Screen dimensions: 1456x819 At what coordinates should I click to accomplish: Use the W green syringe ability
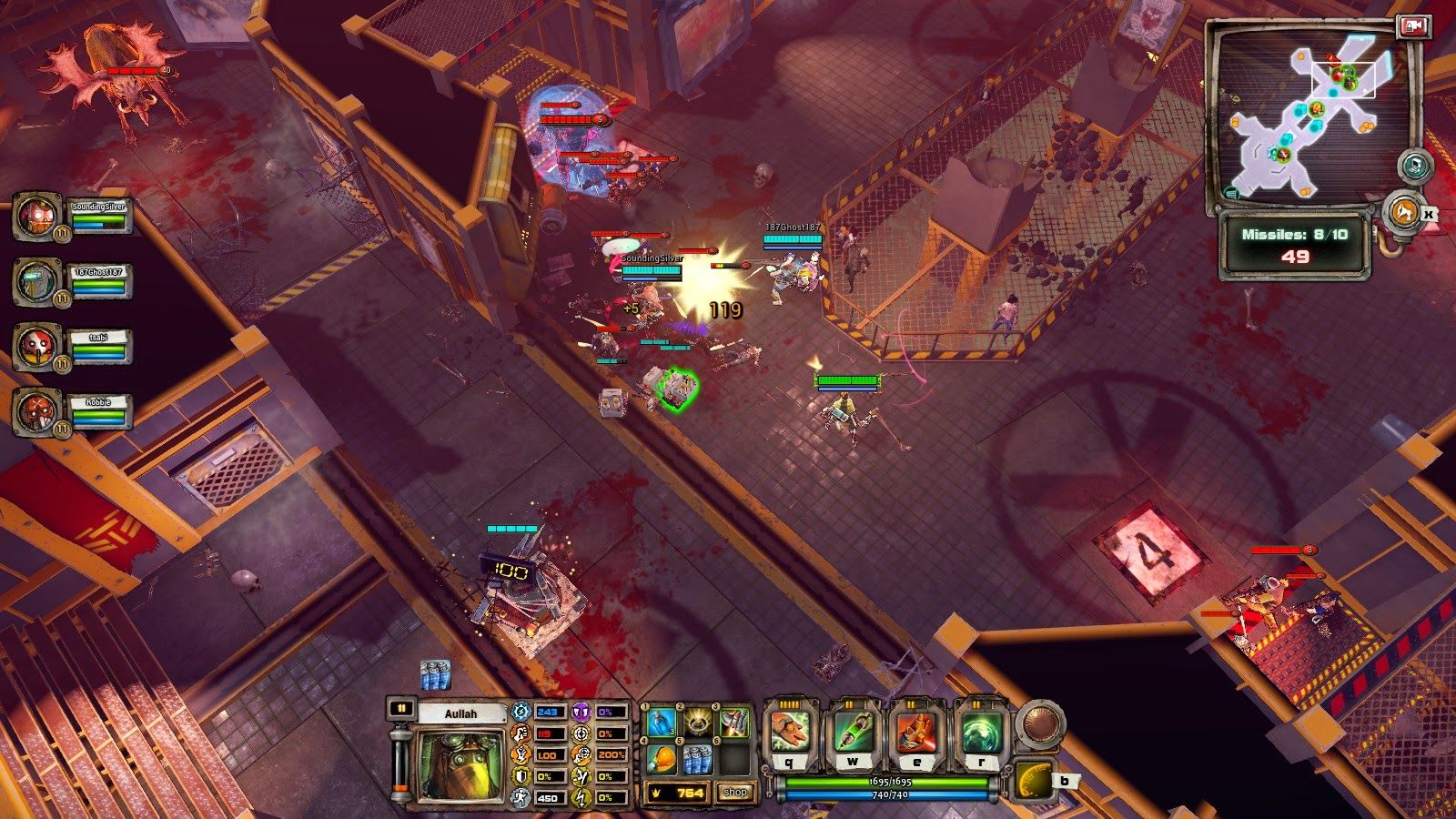[x=854, y=733]
